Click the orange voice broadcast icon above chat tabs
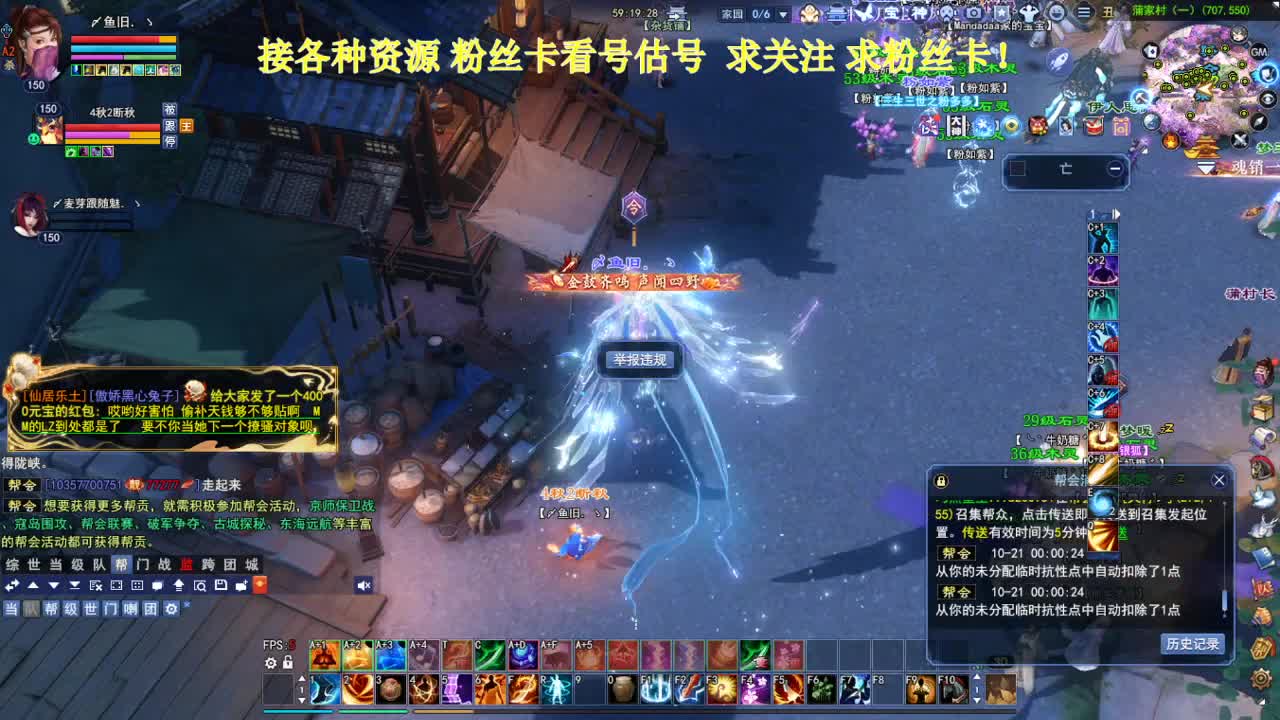The width and height of the screenshot is (1280, 720). (260, 585)
